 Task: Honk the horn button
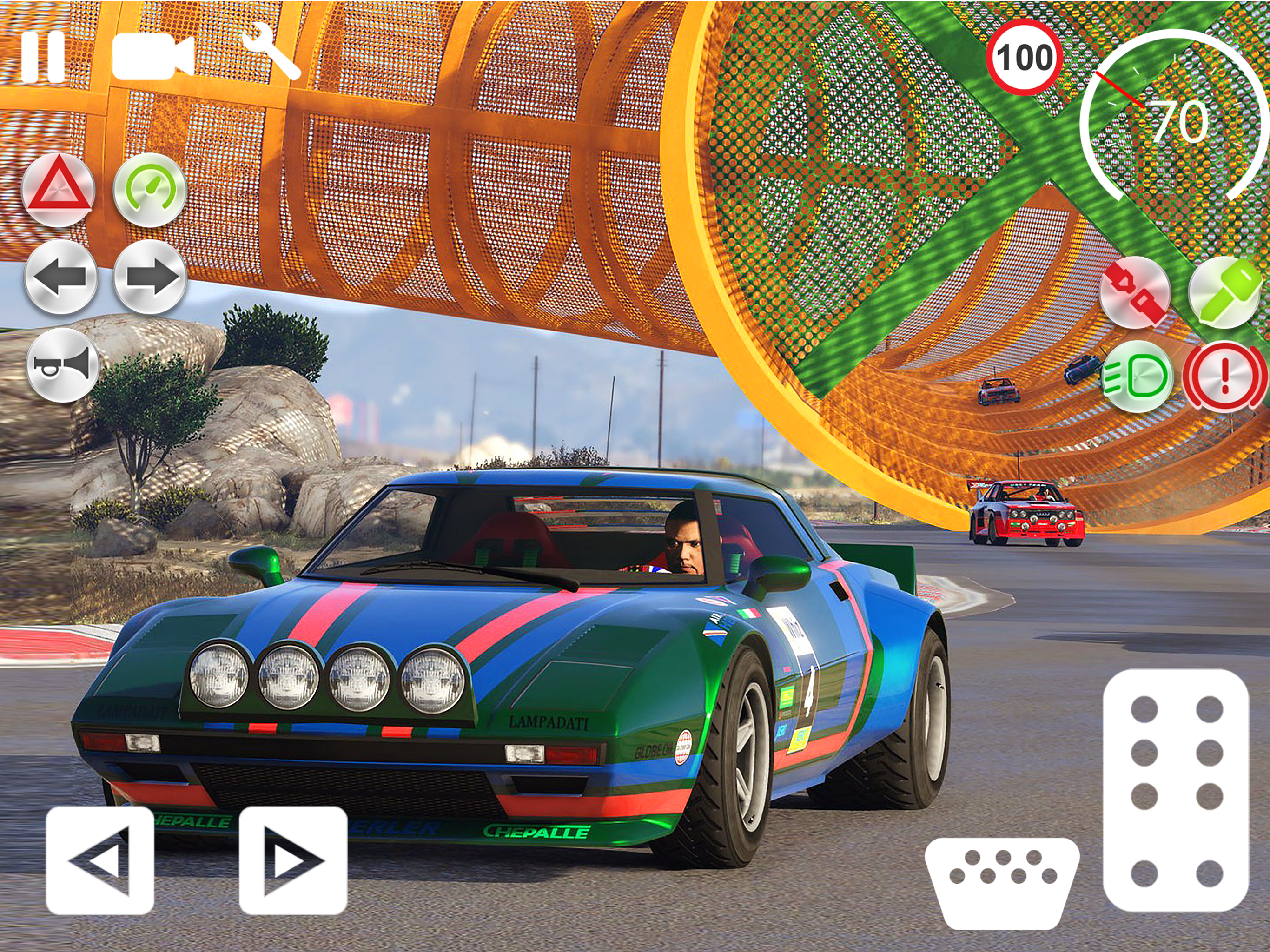point(63,365)
